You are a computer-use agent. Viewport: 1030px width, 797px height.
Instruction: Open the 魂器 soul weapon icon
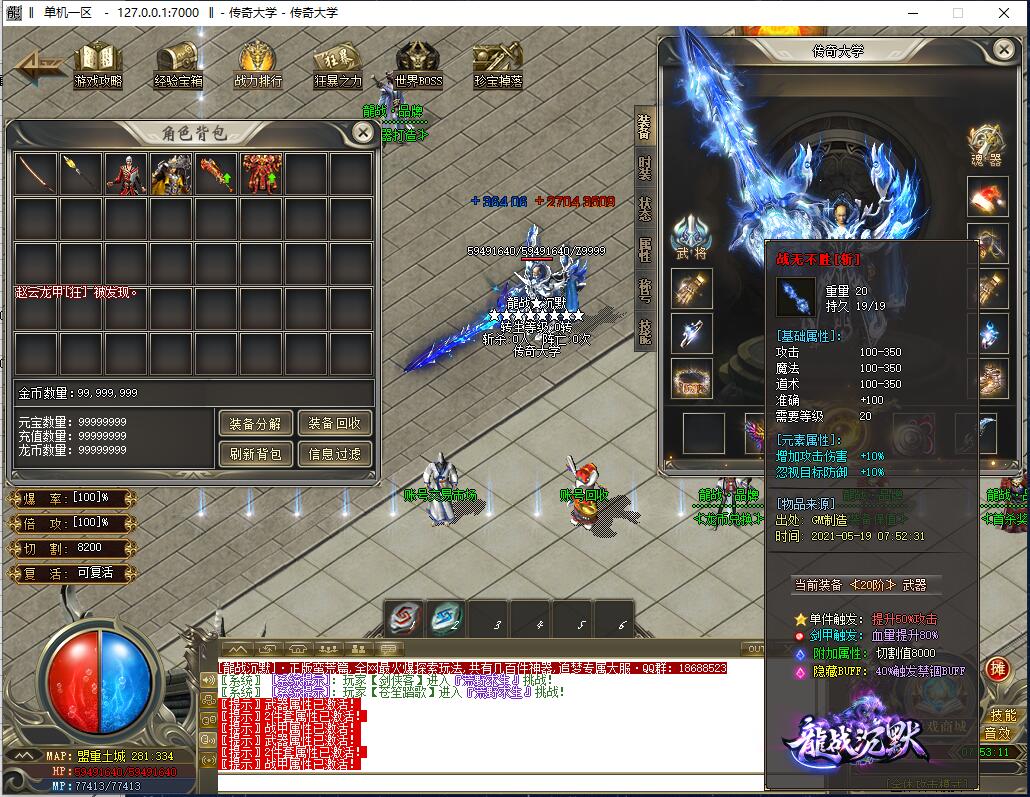(x=986, y=145)
